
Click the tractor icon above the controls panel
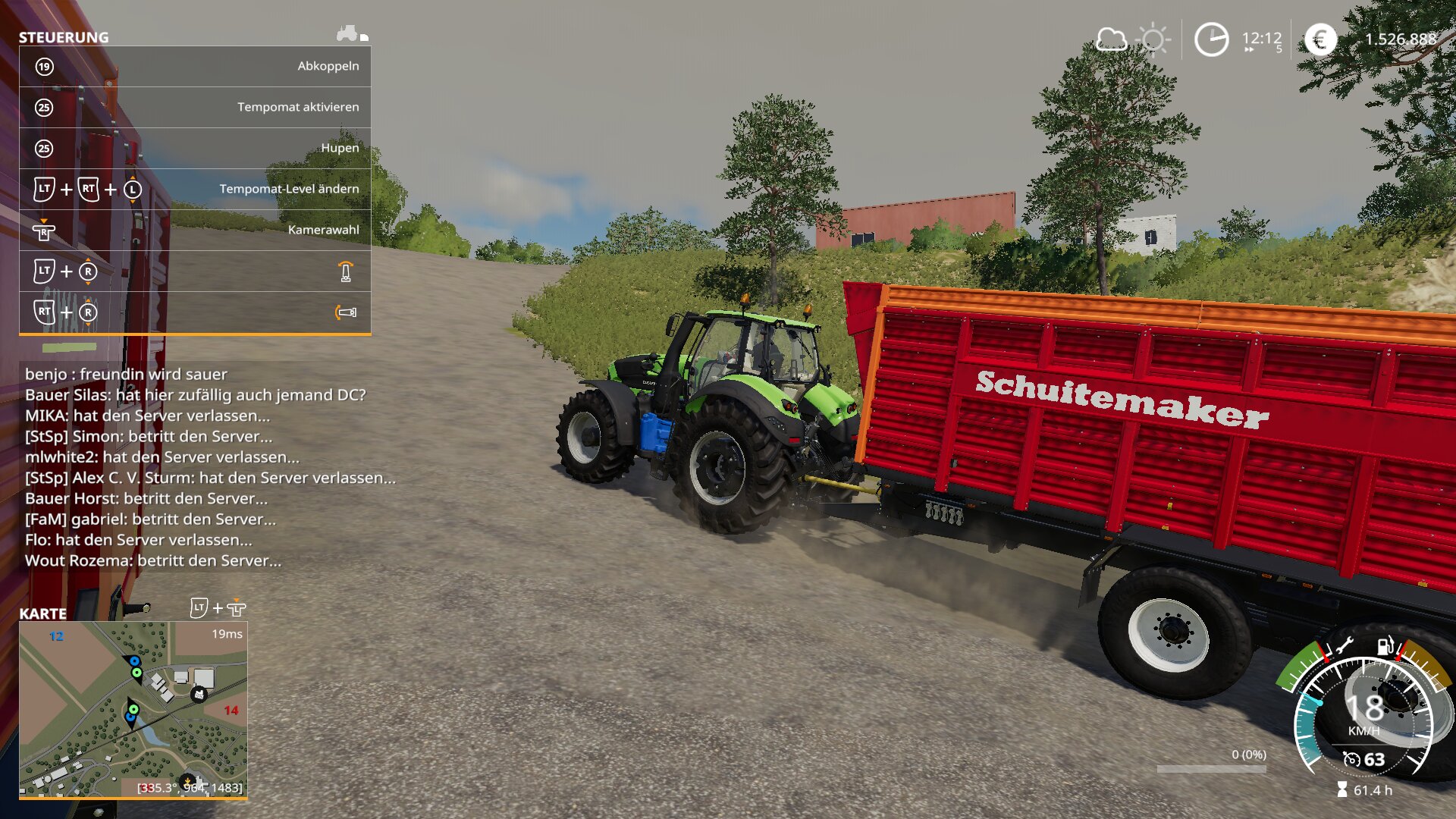click(348, 33)
